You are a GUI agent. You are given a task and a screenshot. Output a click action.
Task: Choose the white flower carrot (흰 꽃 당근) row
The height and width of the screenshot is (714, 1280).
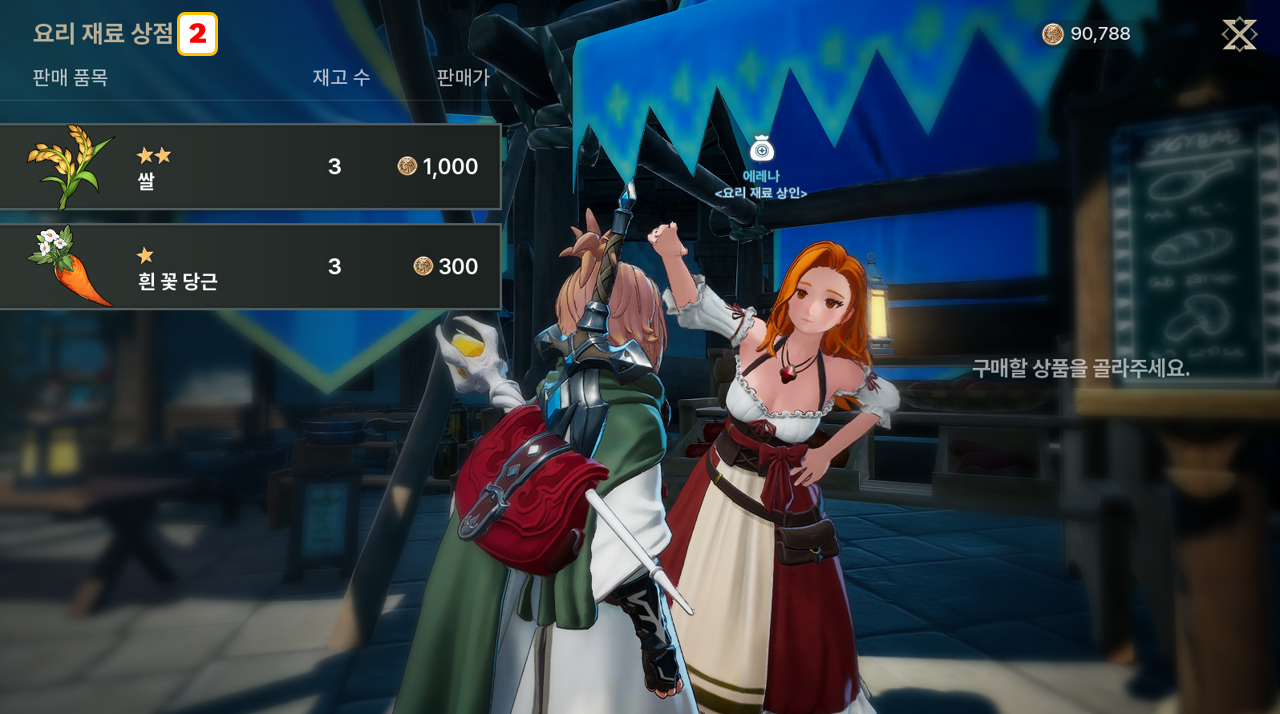[x=250, y=267]
